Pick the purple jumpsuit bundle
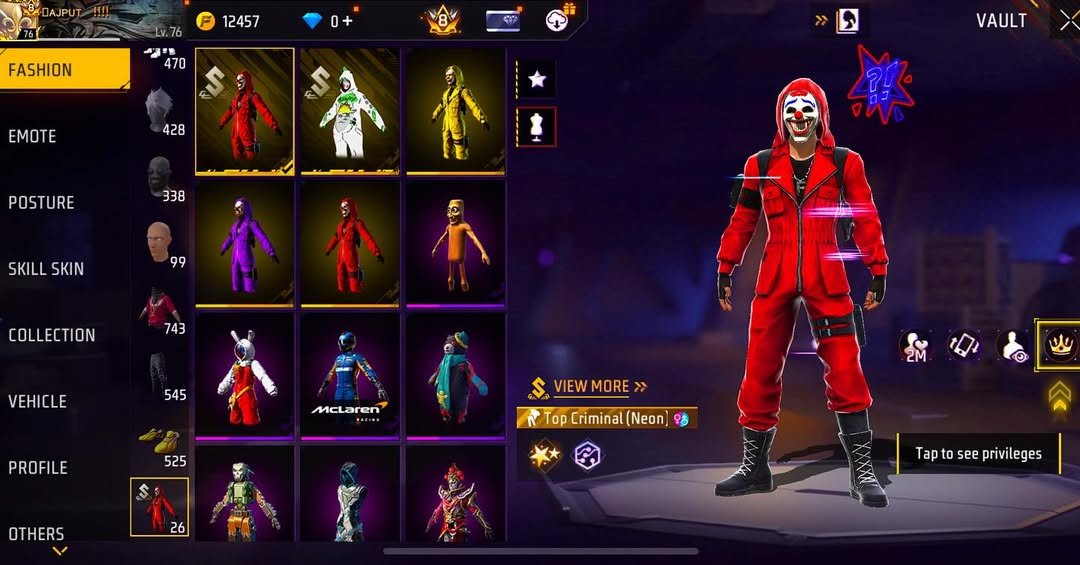 [x=245, y=243]
